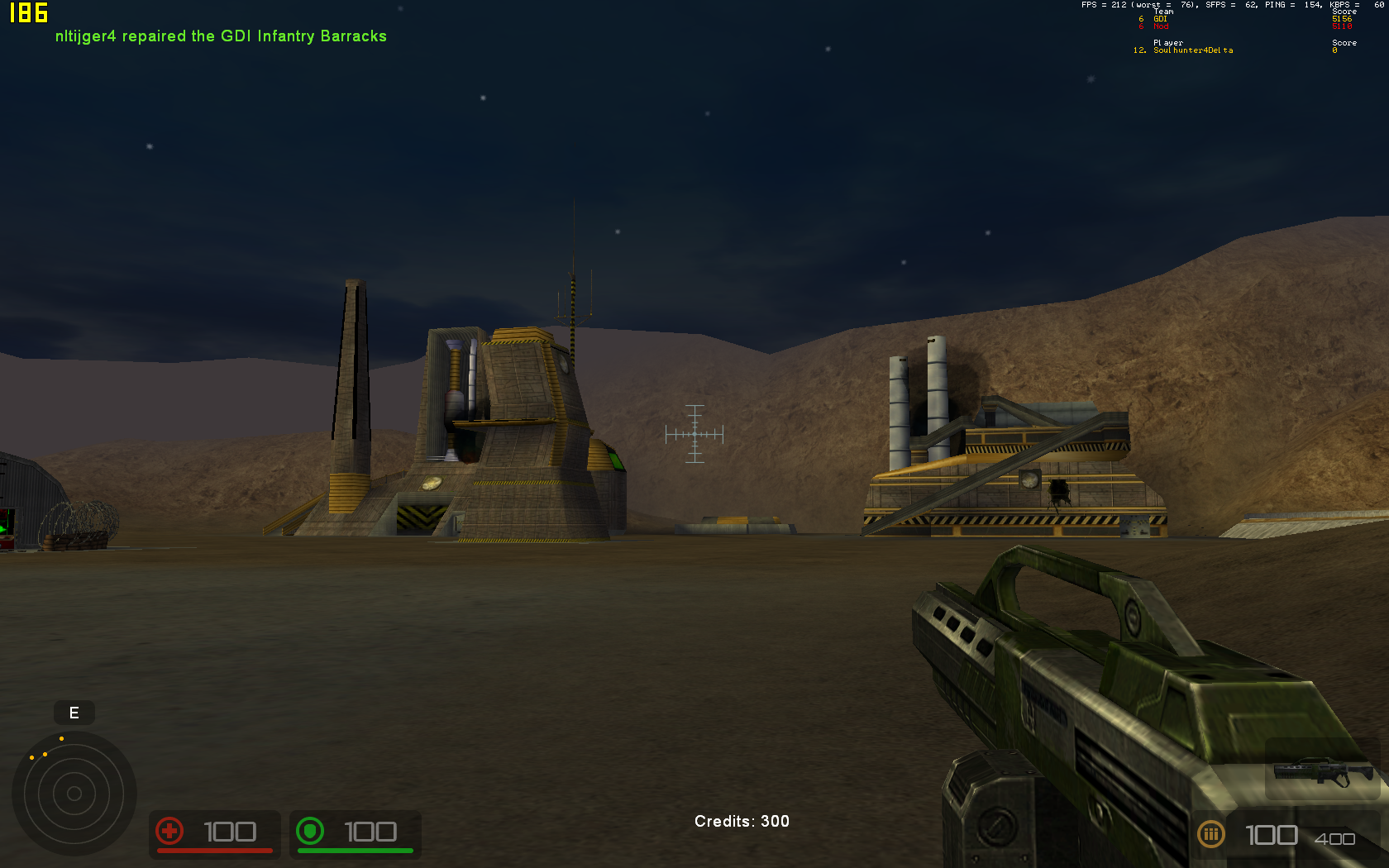Click the equipped rifle weapon thumbnail
The image size is (1389, 868).
1322,771
